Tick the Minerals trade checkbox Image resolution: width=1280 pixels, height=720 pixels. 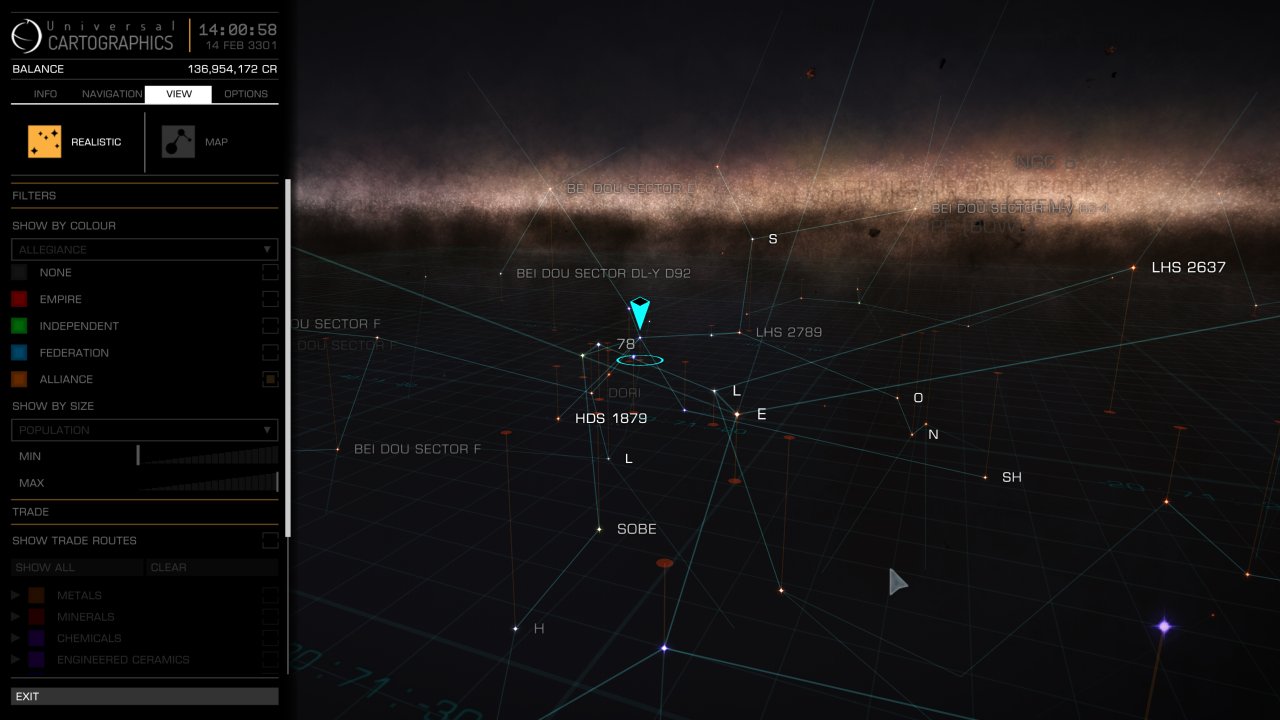point(270,616)
